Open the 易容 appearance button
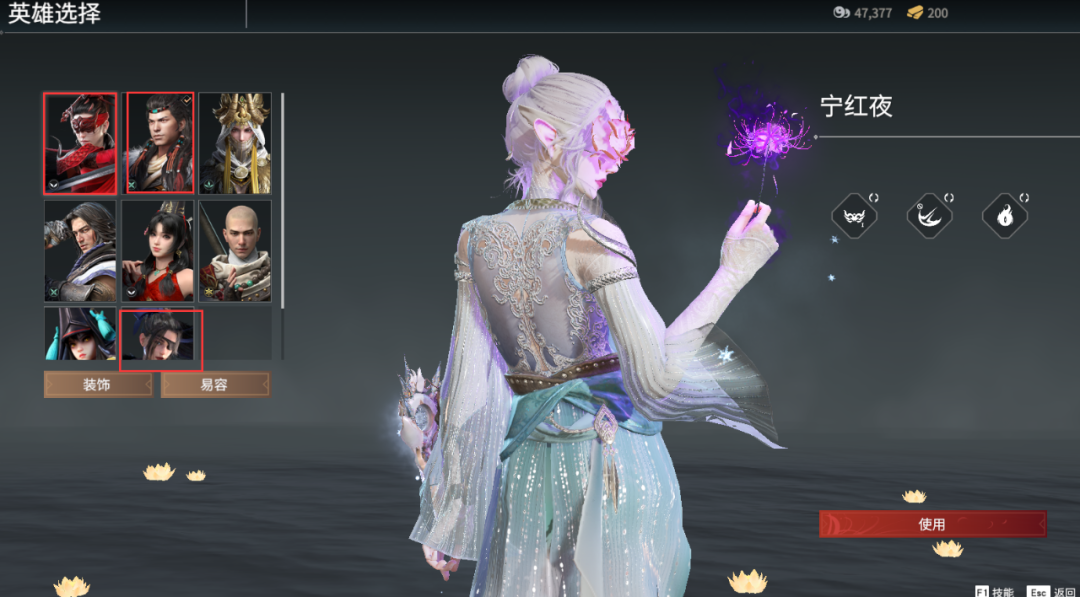The image size is (1080, 597). 215,385
